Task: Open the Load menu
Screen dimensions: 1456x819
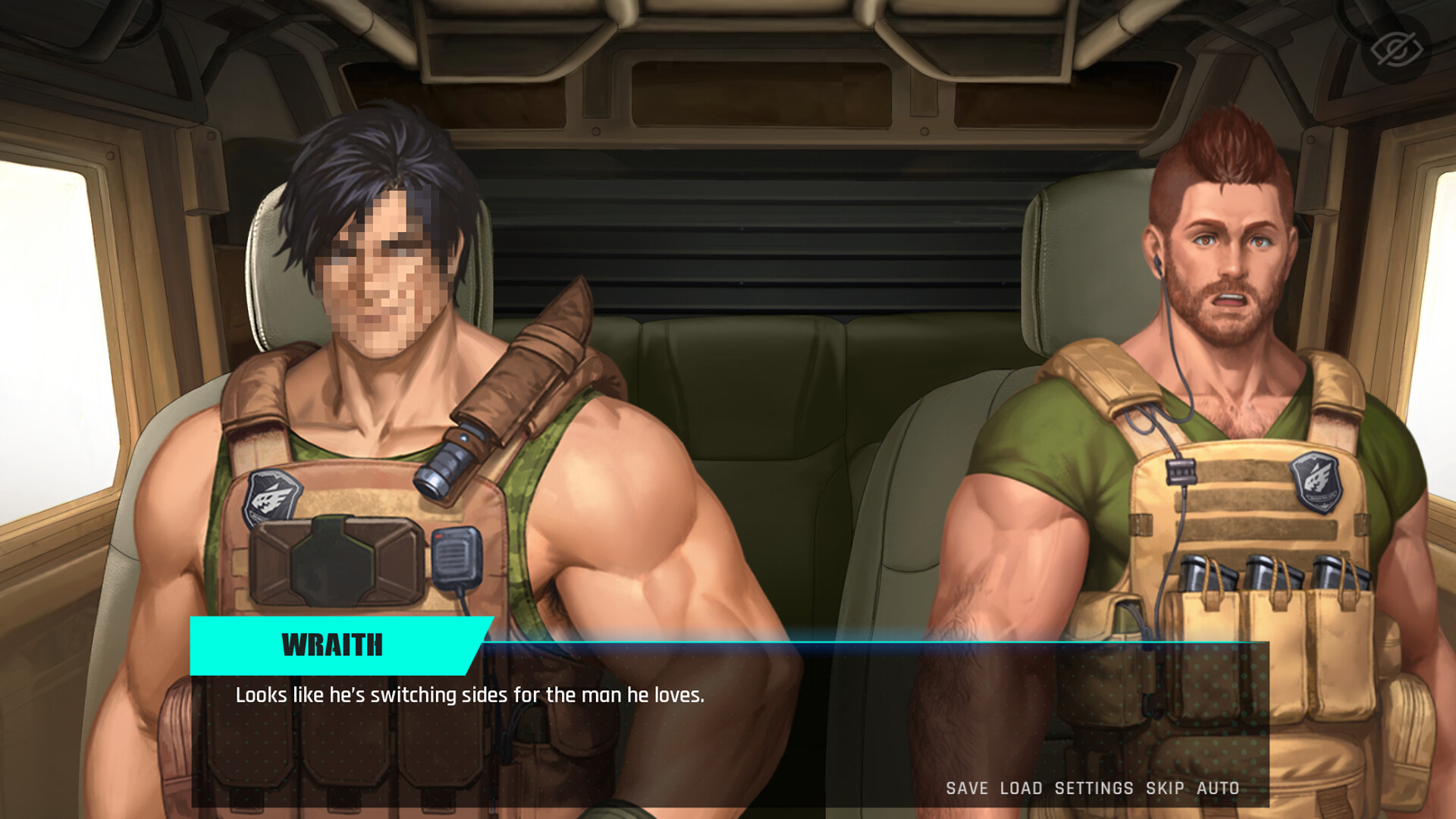Action: [x=1021, y=789]
